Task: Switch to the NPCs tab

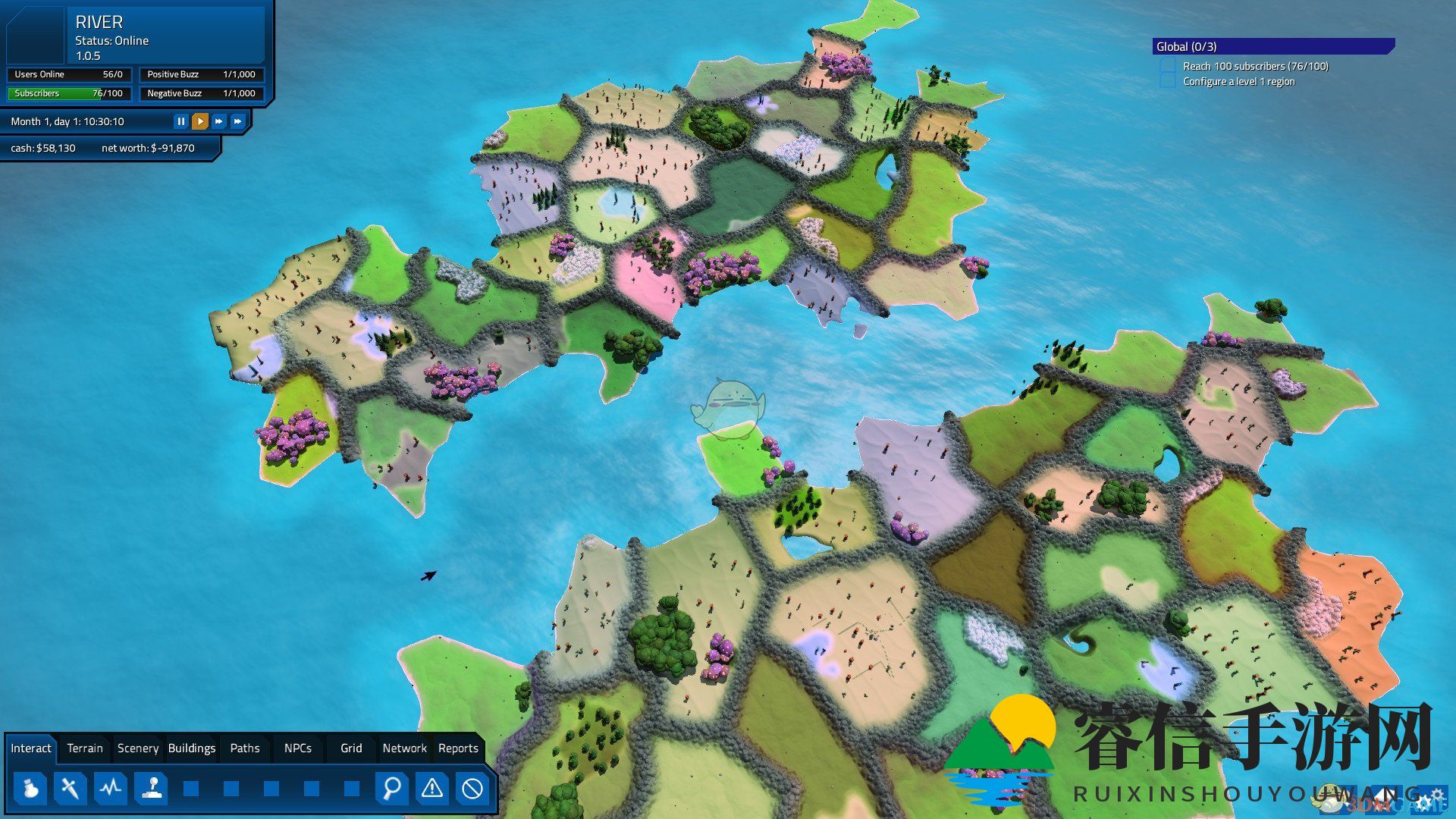Action: 297,748
